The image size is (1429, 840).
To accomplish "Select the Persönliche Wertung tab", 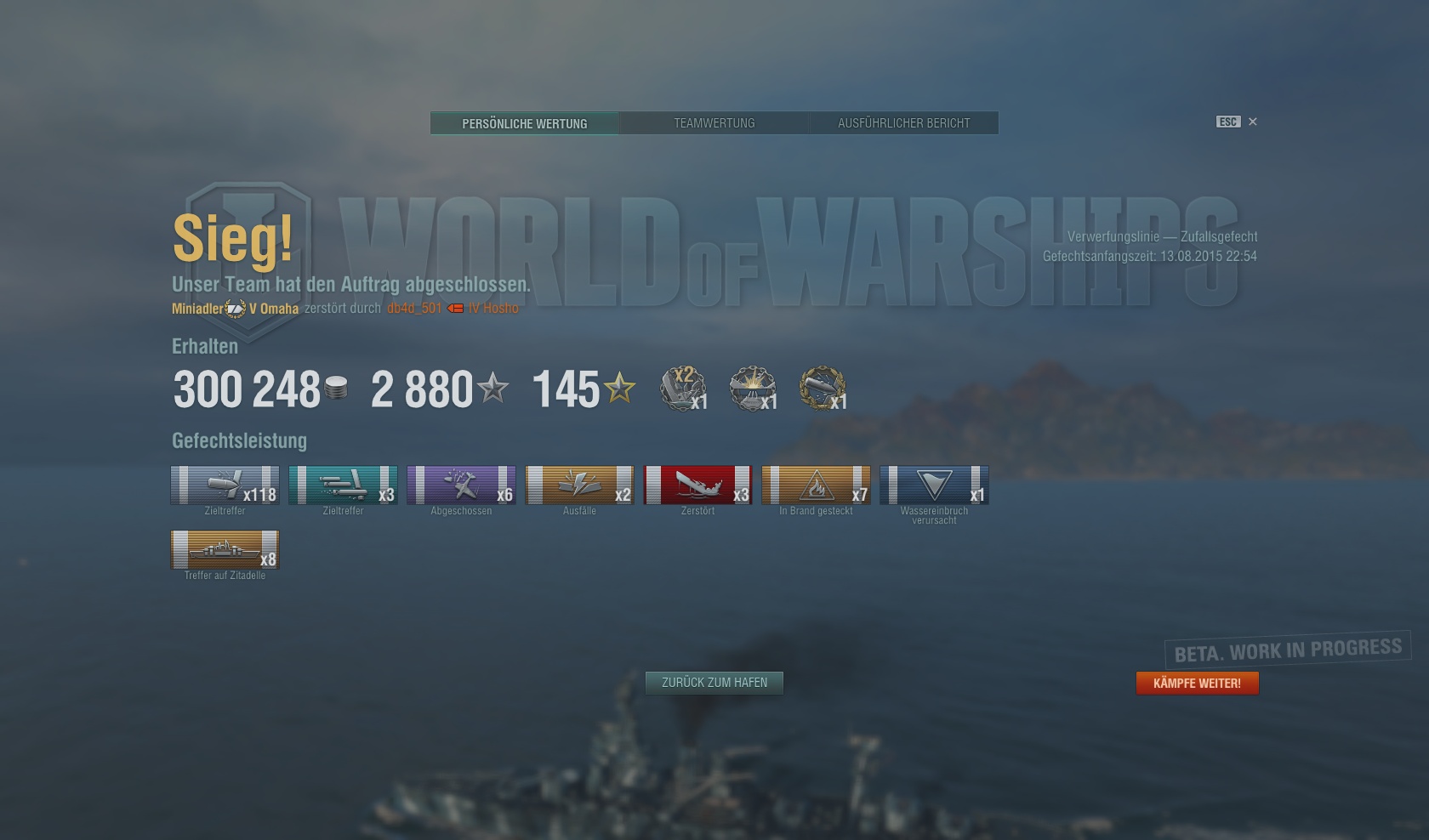I will pos(524,122).
